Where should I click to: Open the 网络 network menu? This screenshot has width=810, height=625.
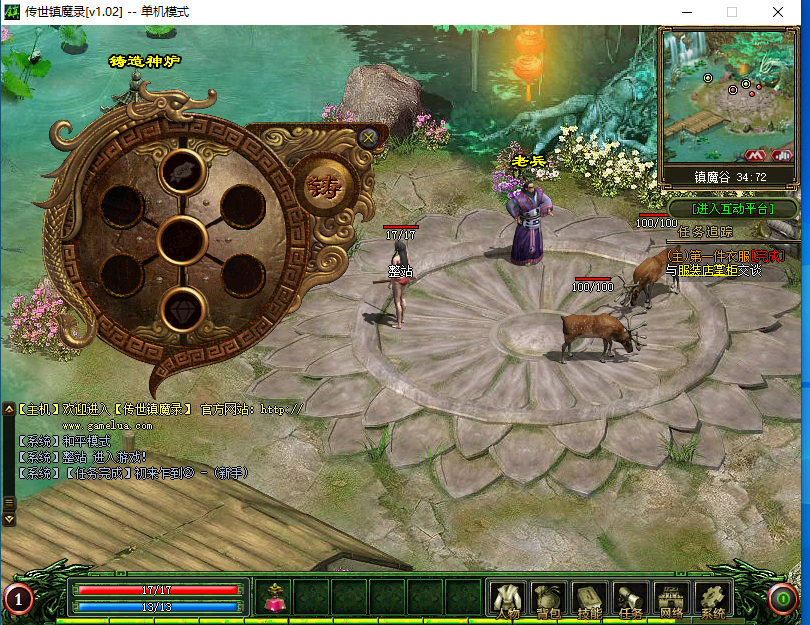click(x=672, y=599)
